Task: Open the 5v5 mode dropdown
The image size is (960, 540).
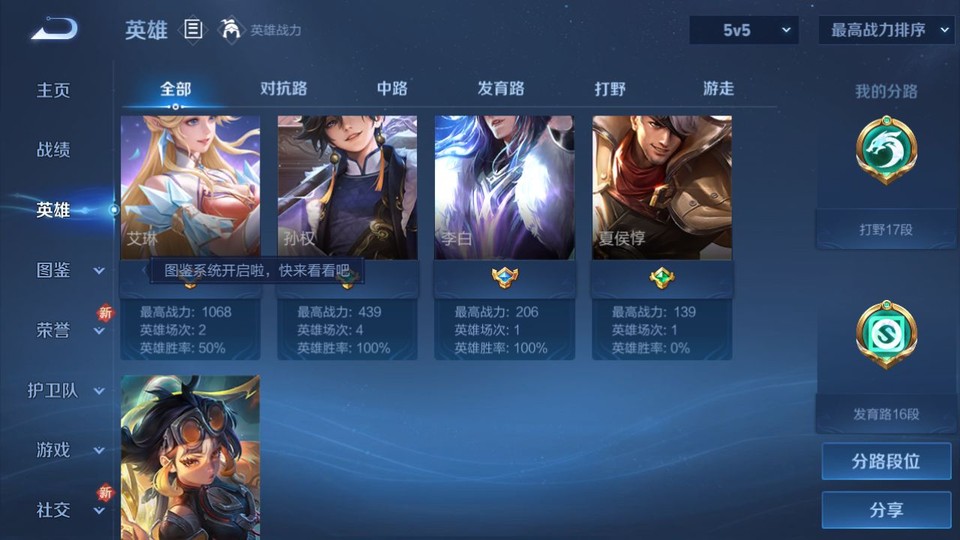Action: (x=744, y=30)
